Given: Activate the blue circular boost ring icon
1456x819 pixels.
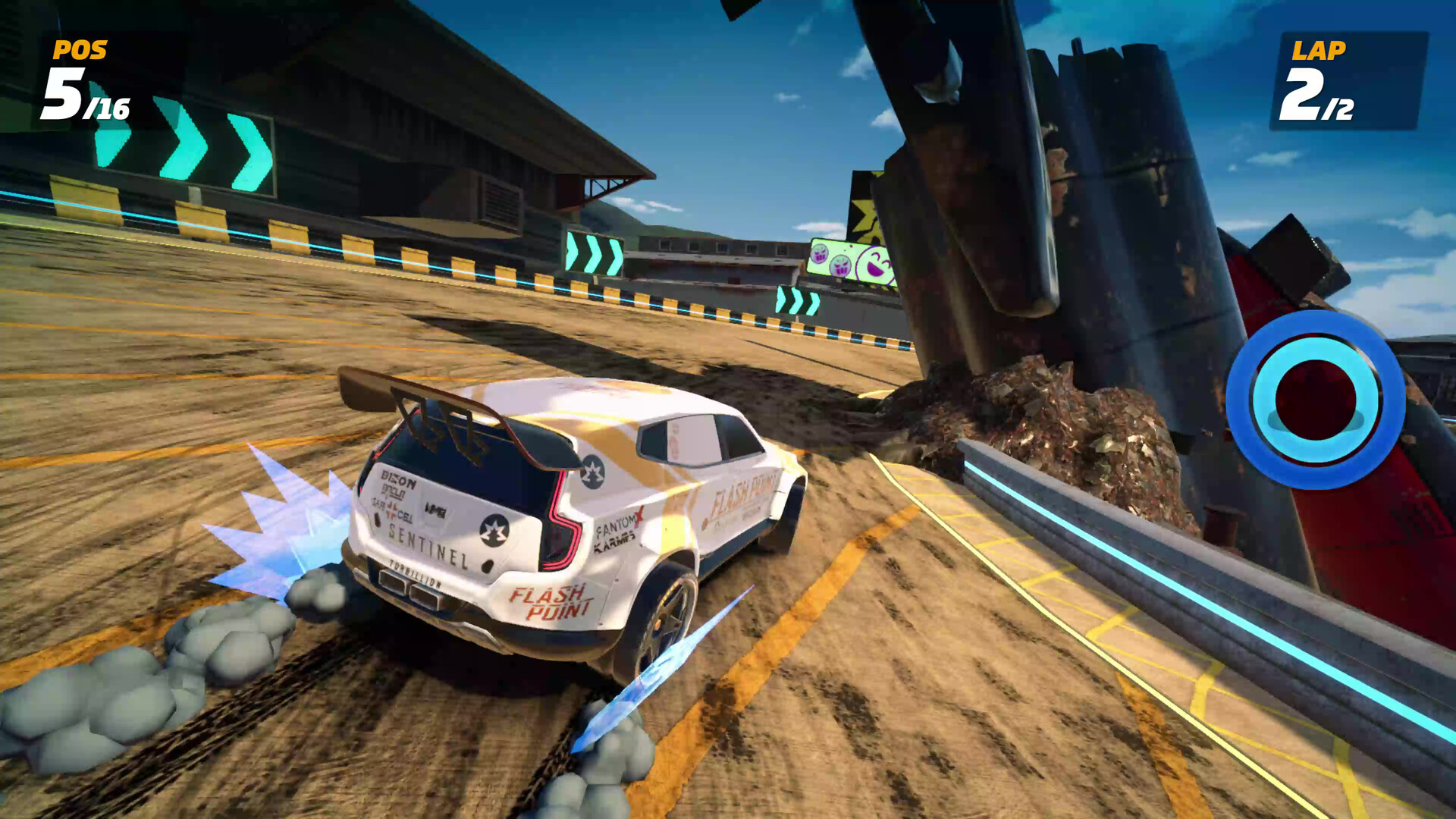Looking at the screenshot, I should tap(1315, 400).
